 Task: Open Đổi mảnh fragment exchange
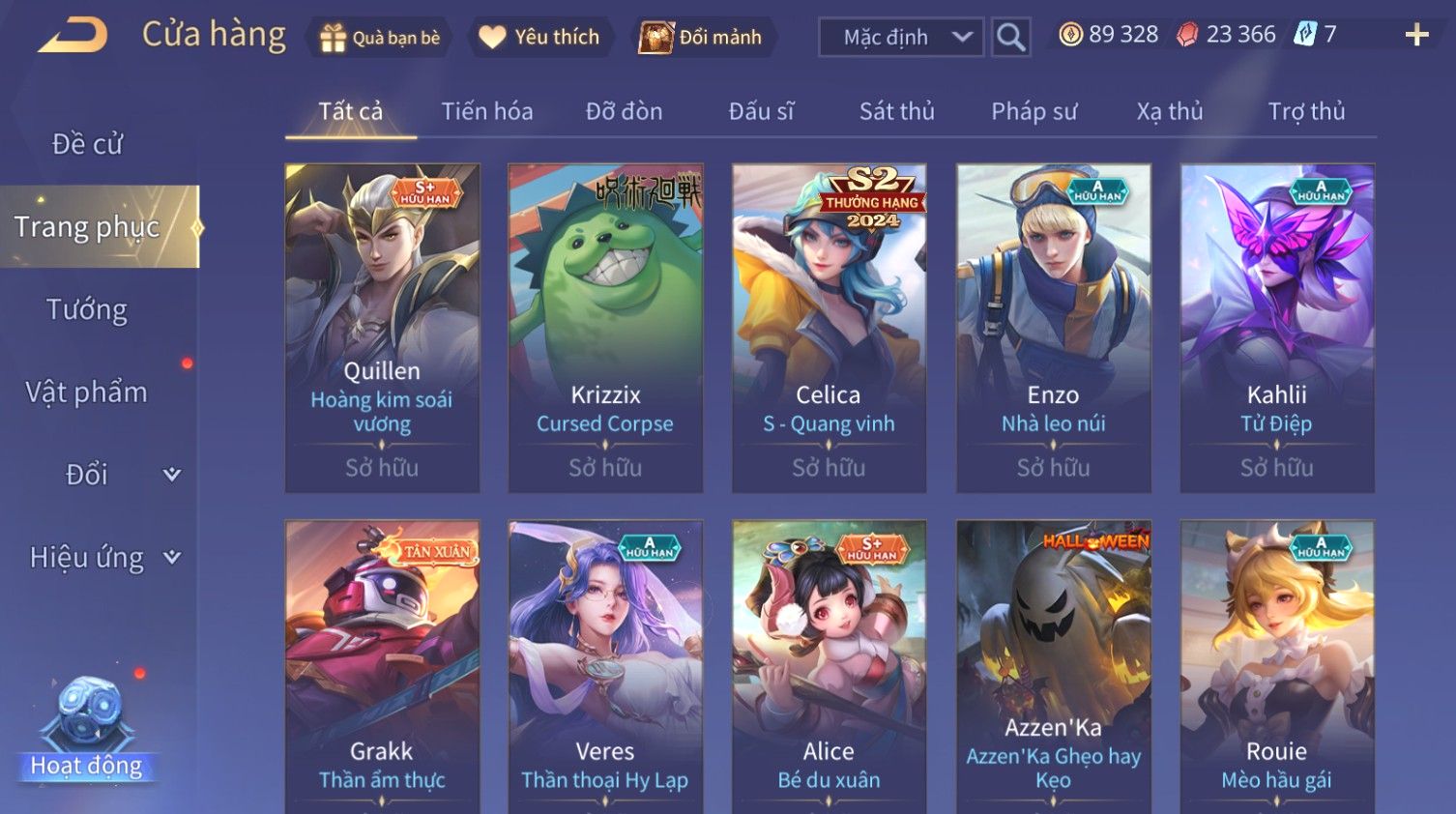(702, 38)
